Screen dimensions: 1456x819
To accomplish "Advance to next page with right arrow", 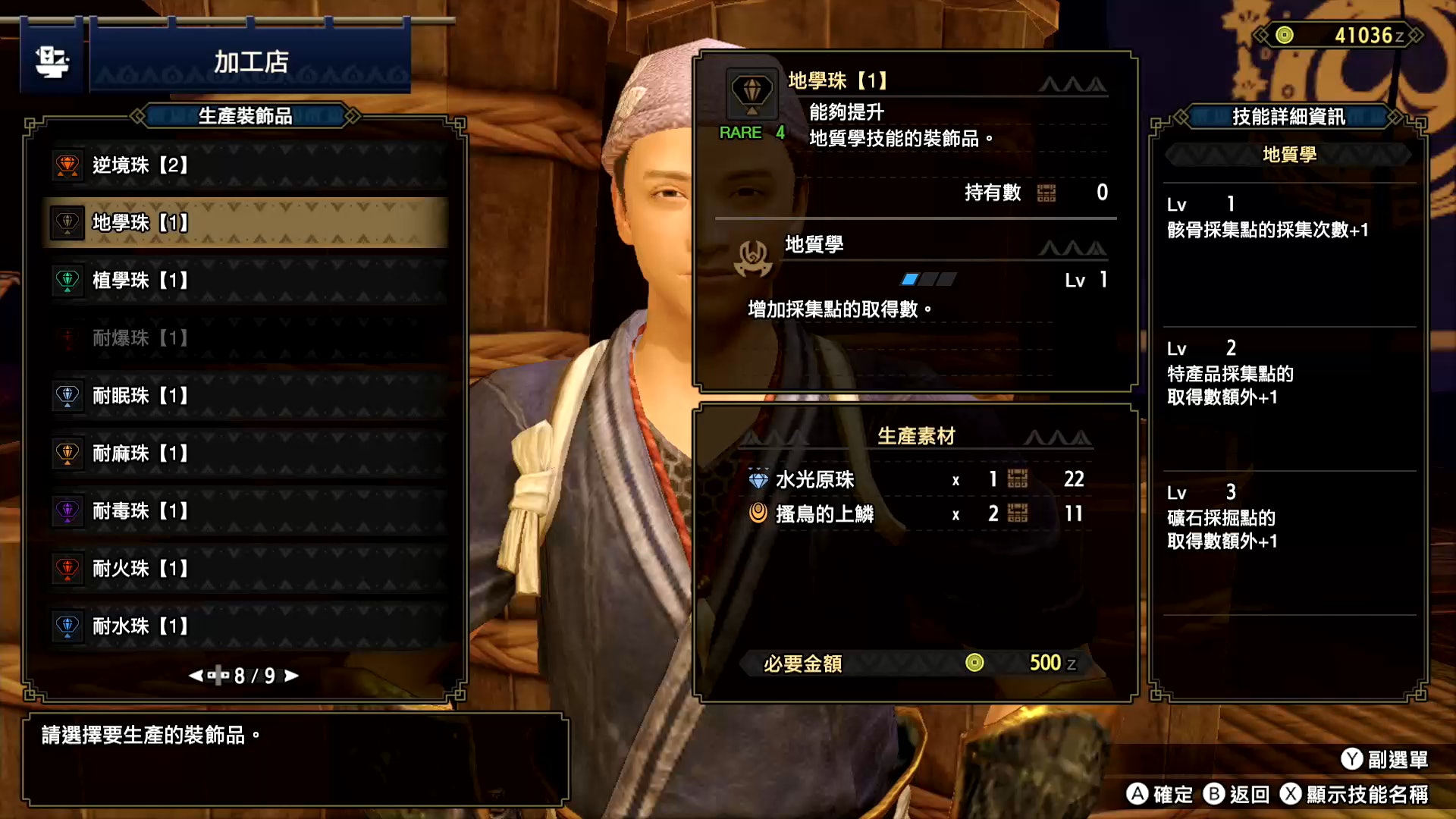I will click(292, 676).
